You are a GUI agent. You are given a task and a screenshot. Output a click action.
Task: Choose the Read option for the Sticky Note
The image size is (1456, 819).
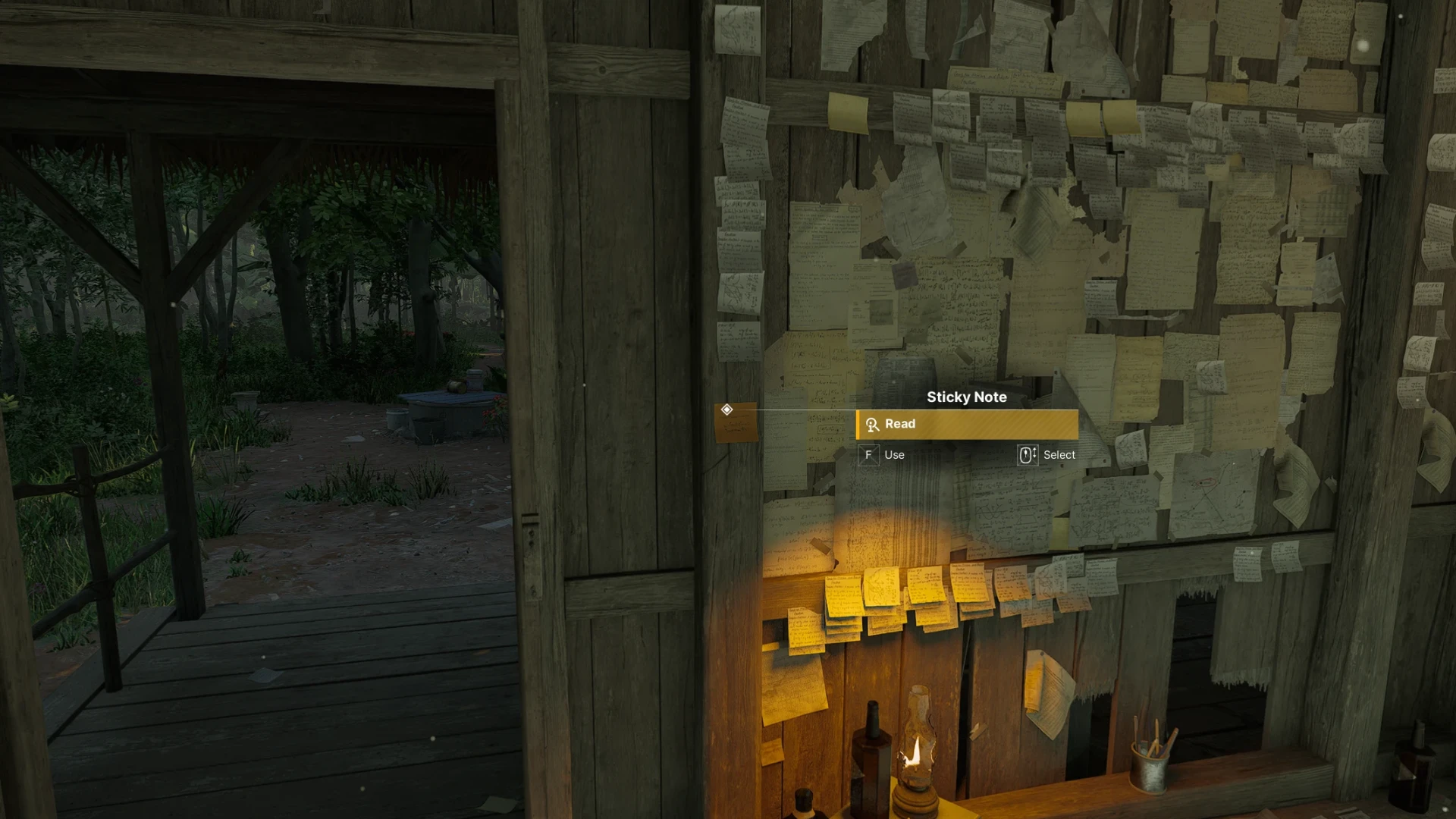(x=966, y=425)
